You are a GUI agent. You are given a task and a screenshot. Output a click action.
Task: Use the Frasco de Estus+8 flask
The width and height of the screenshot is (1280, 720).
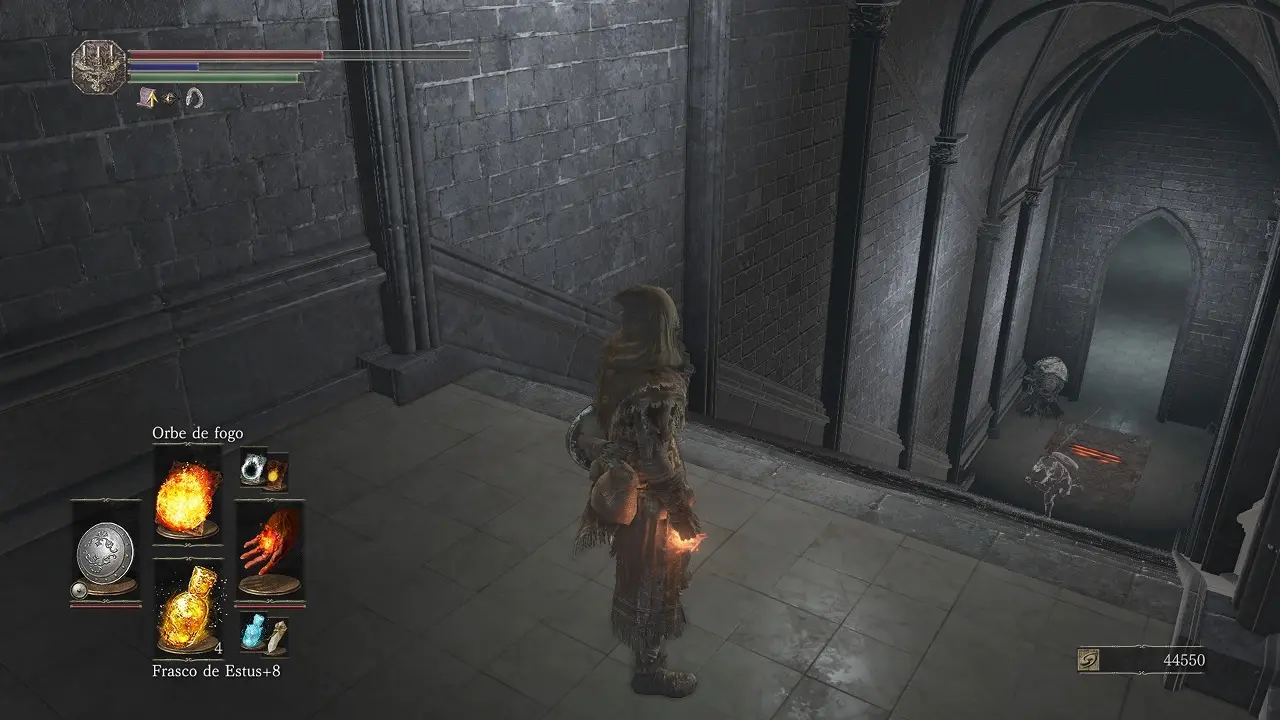pos(188,606)
